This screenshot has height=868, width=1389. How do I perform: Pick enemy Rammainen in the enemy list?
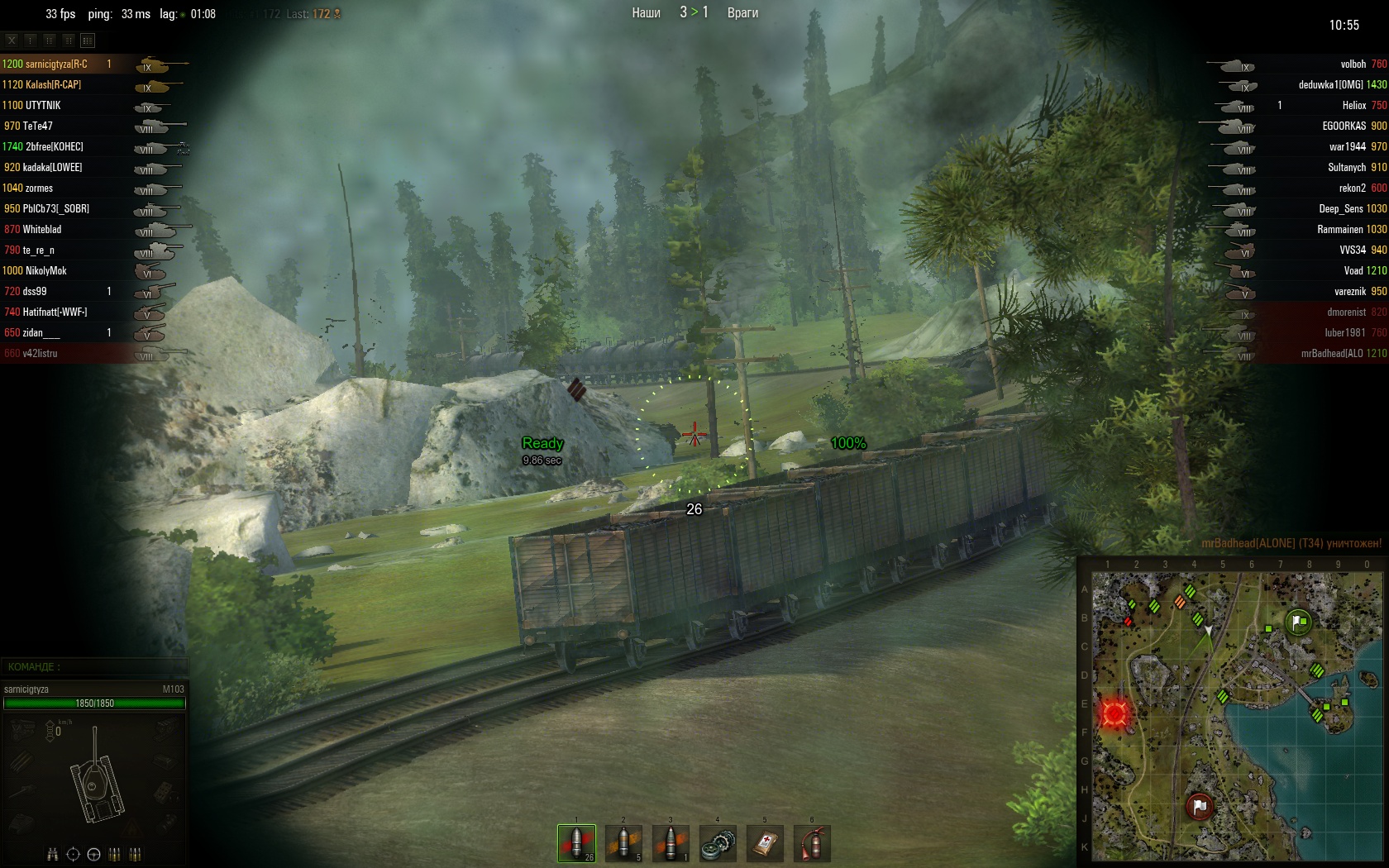click(x=1339, y=229)
